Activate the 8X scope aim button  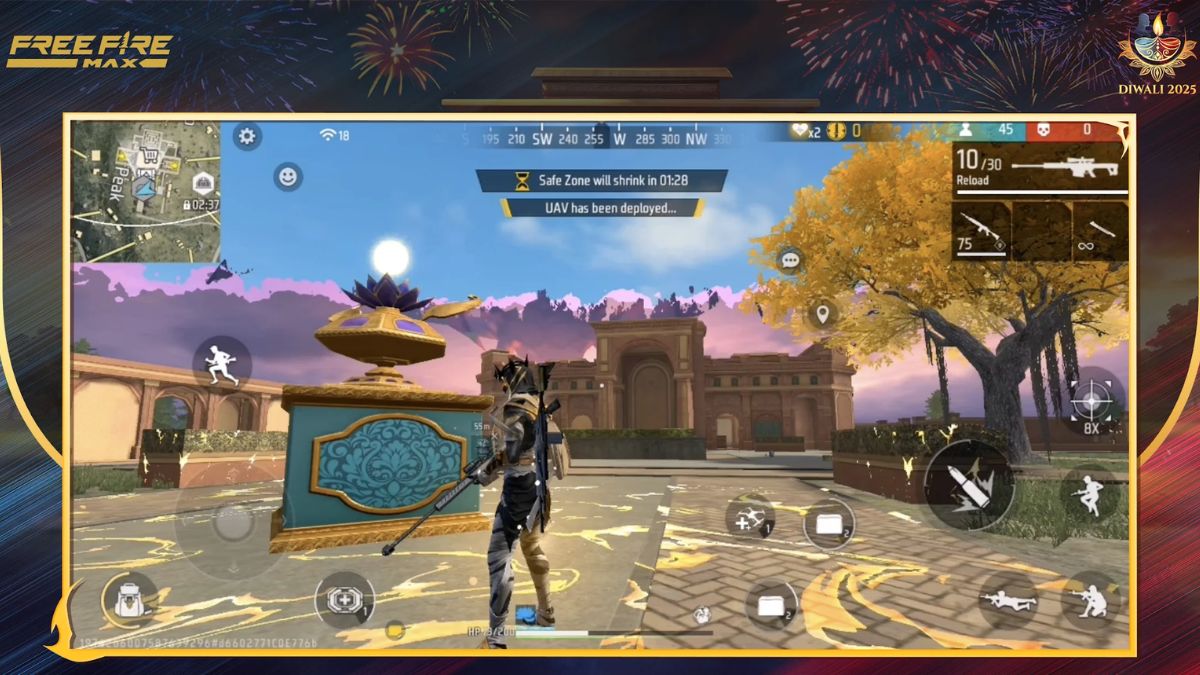[1090, 402]
